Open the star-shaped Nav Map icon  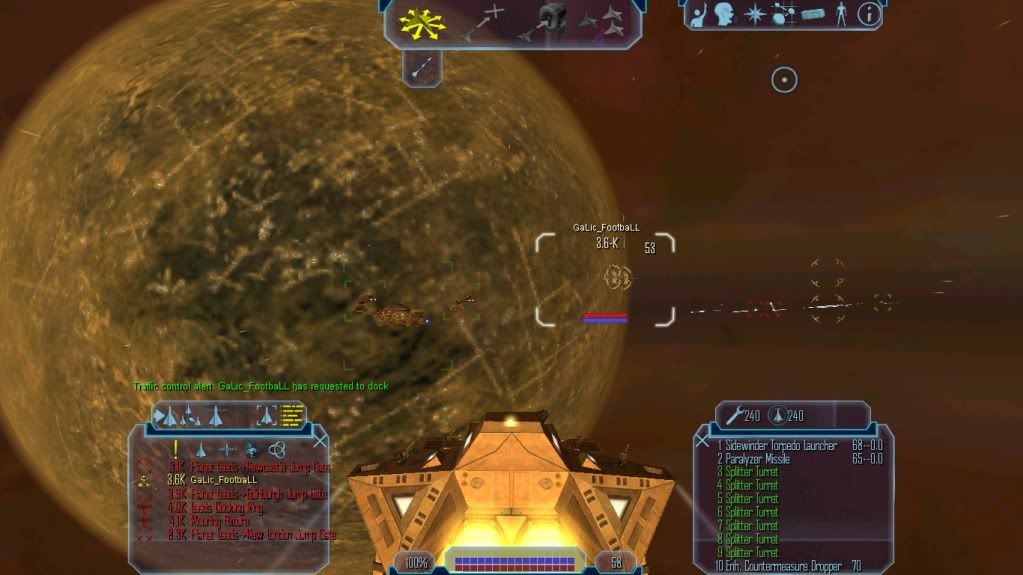click(754, 14)
